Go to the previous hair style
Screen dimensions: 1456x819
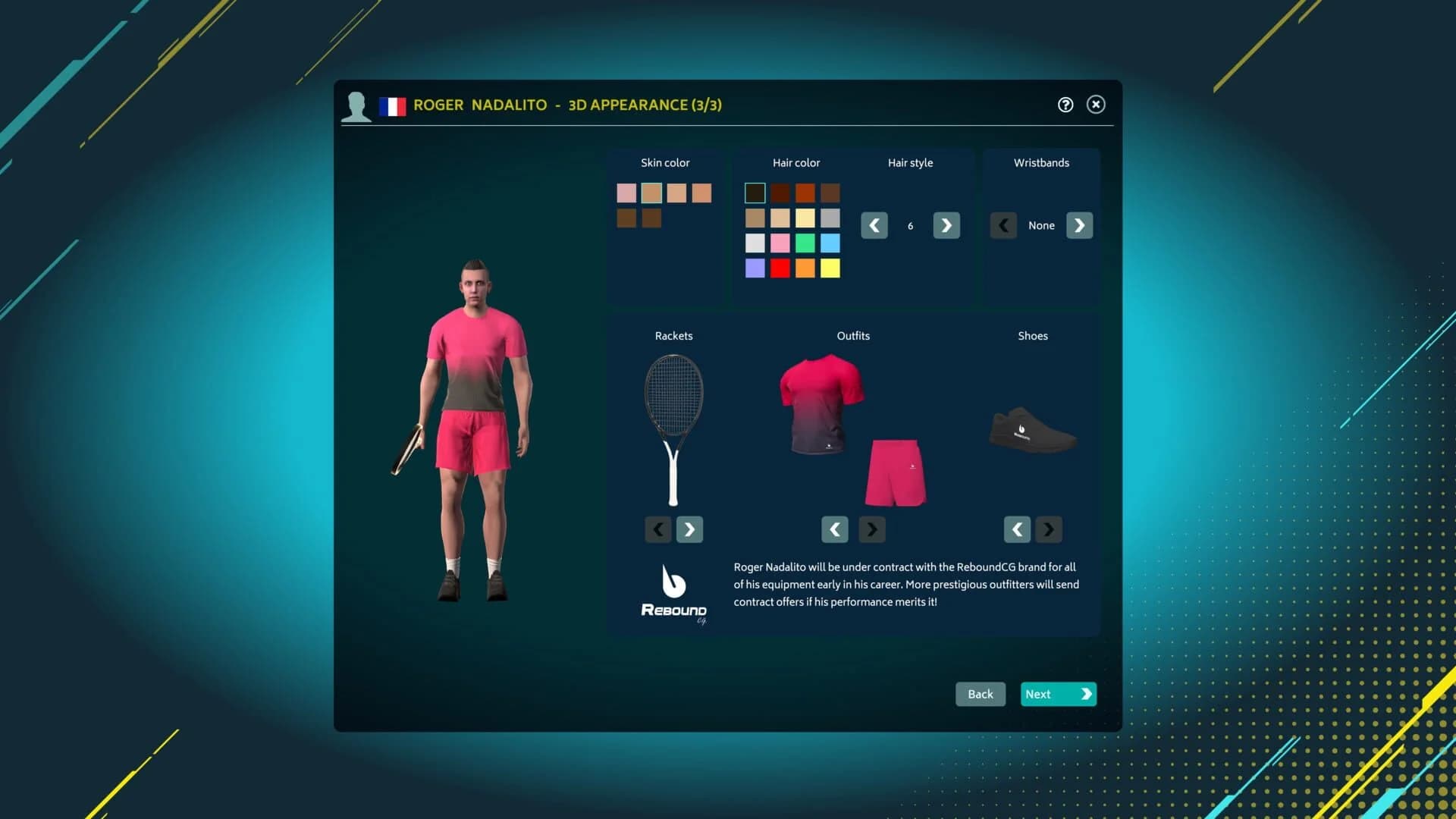(874, 225)
